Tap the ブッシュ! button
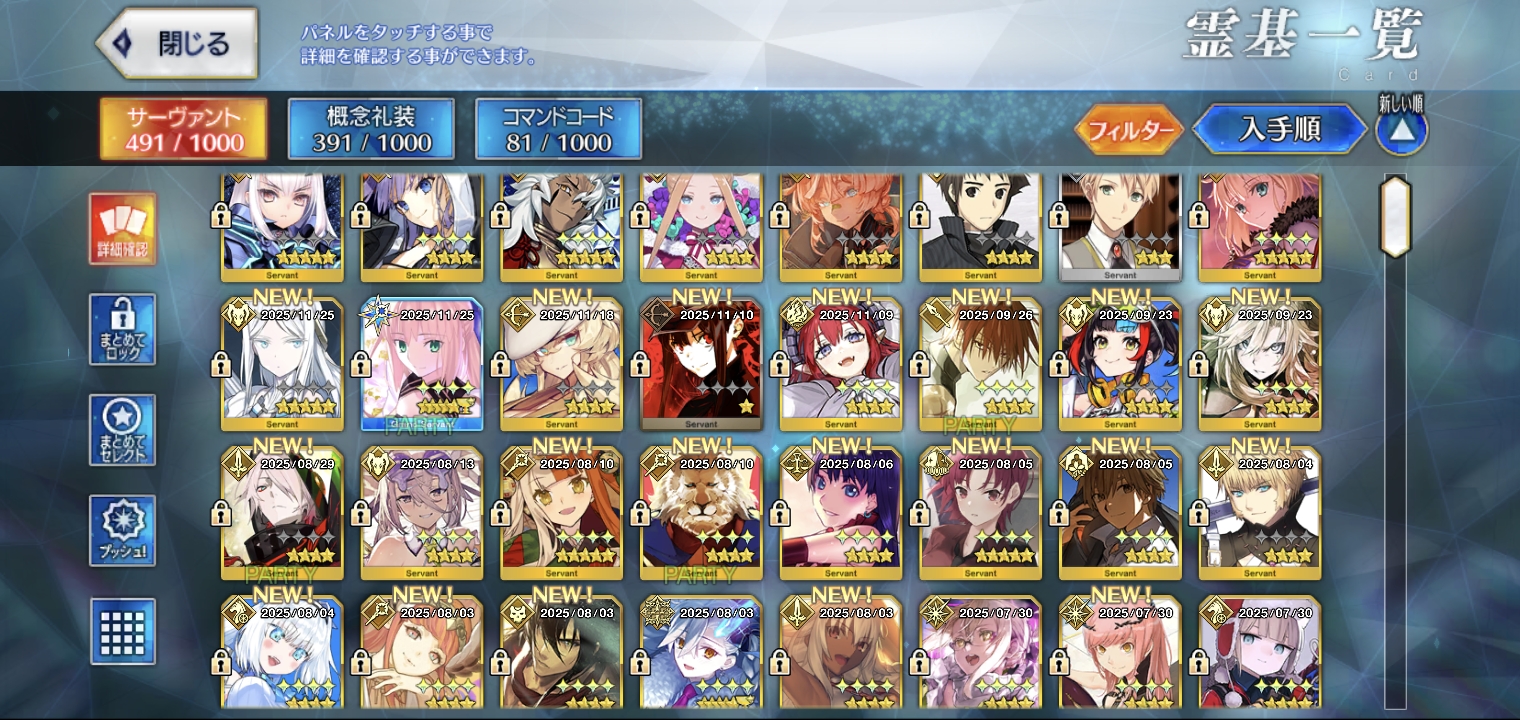 pos(122,530)
